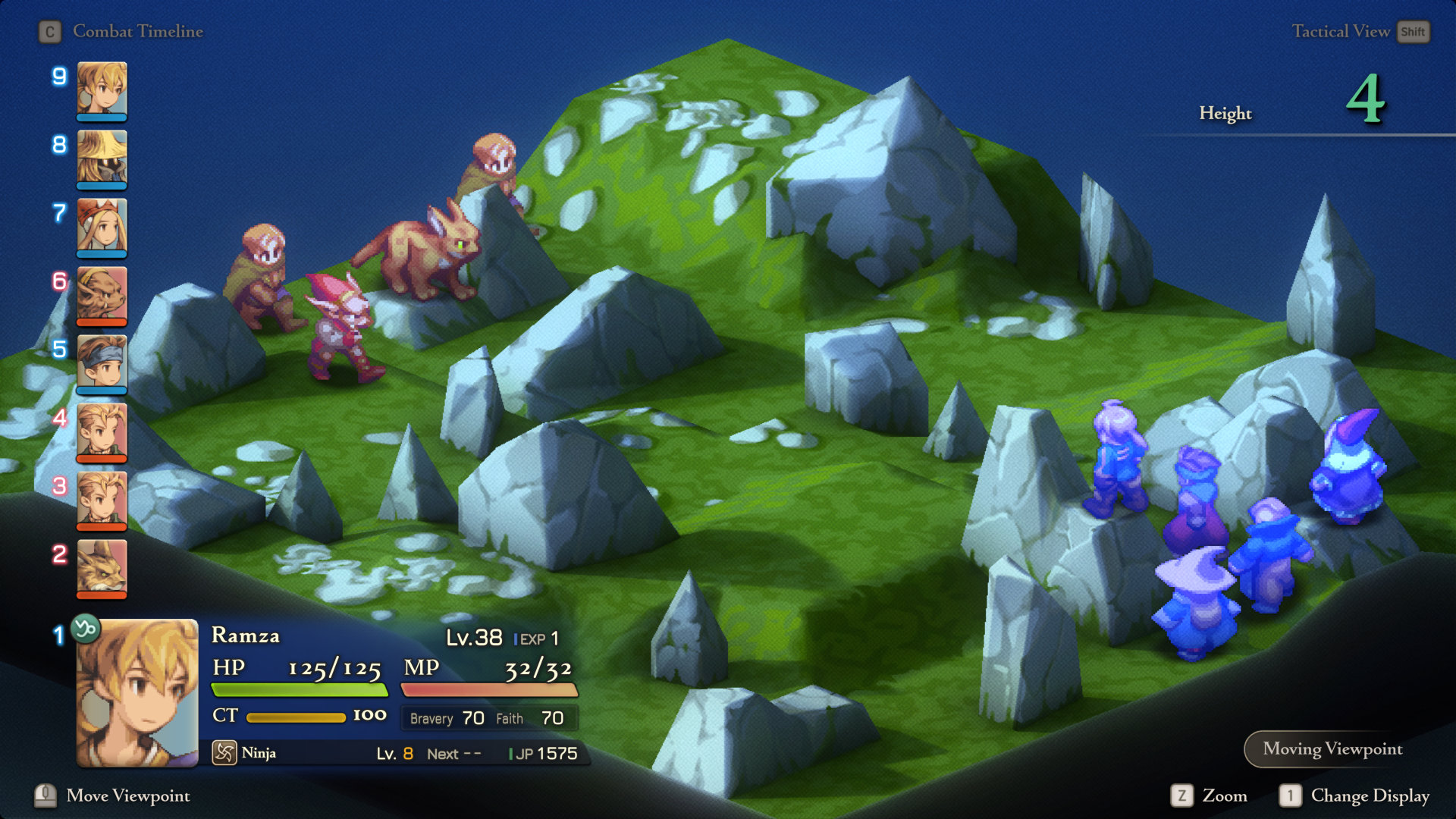Open the Combat Timeline label
The height and width of the screenshot is (819, 1456).
pyautogui.click(x=136, y=31)
